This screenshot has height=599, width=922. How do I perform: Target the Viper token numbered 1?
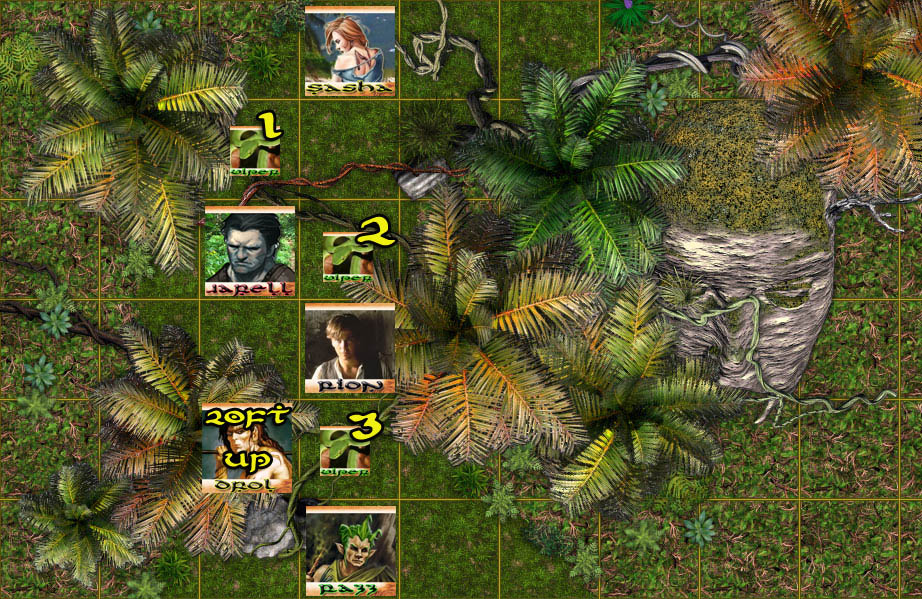[x=254, y=150]
